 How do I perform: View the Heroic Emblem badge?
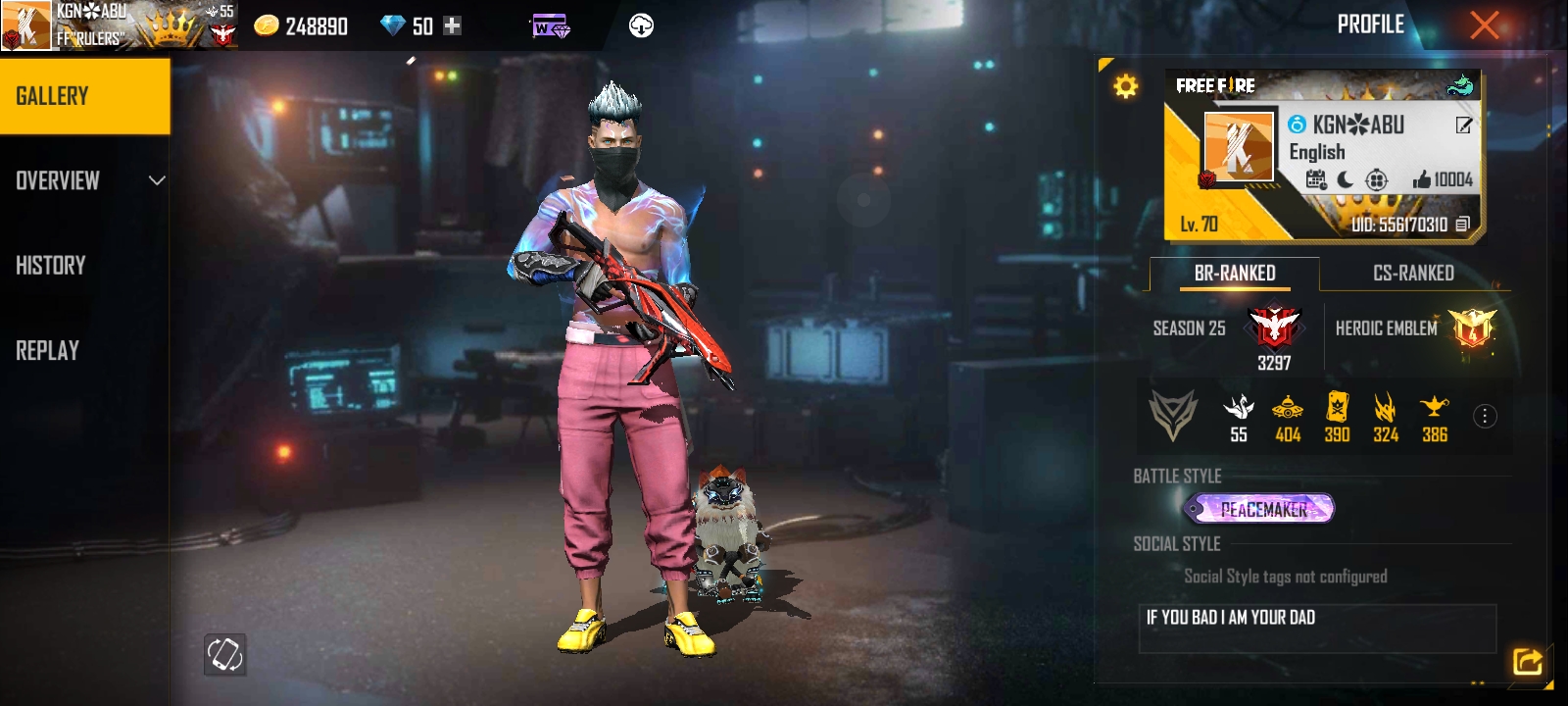pos(1473,328)
